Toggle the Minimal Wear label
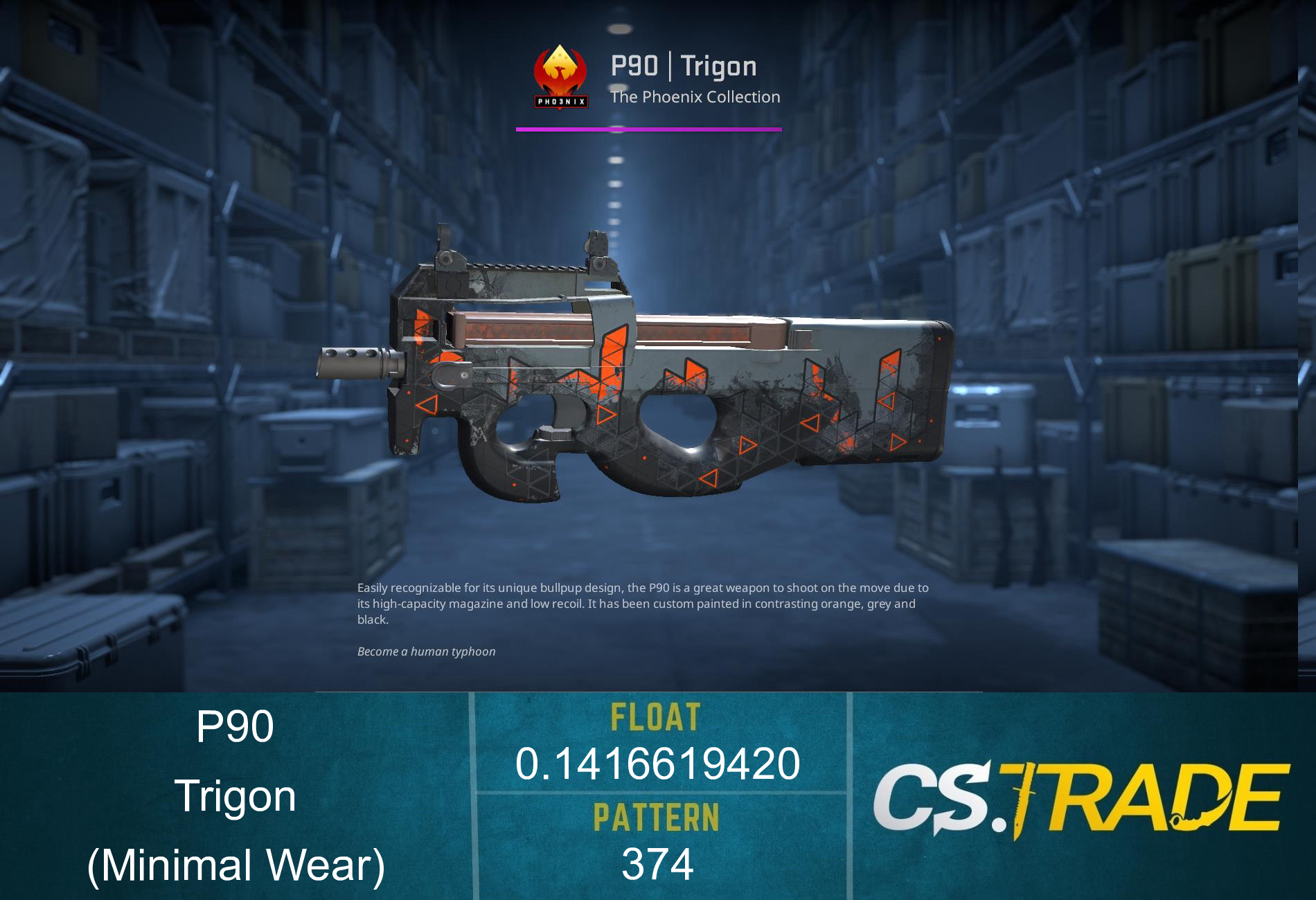This screenshot has width=1316, height=900. [235, 864]
